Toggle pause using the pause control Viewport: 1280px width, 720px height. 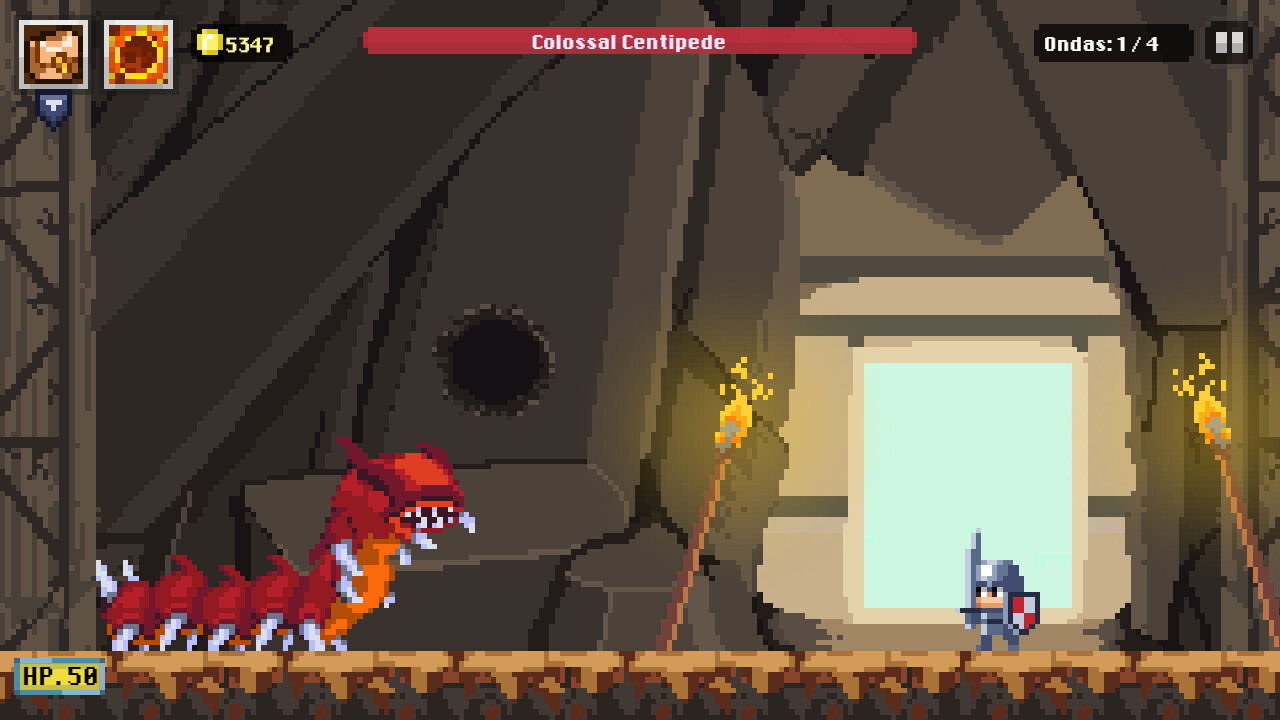coord(1227,43)
